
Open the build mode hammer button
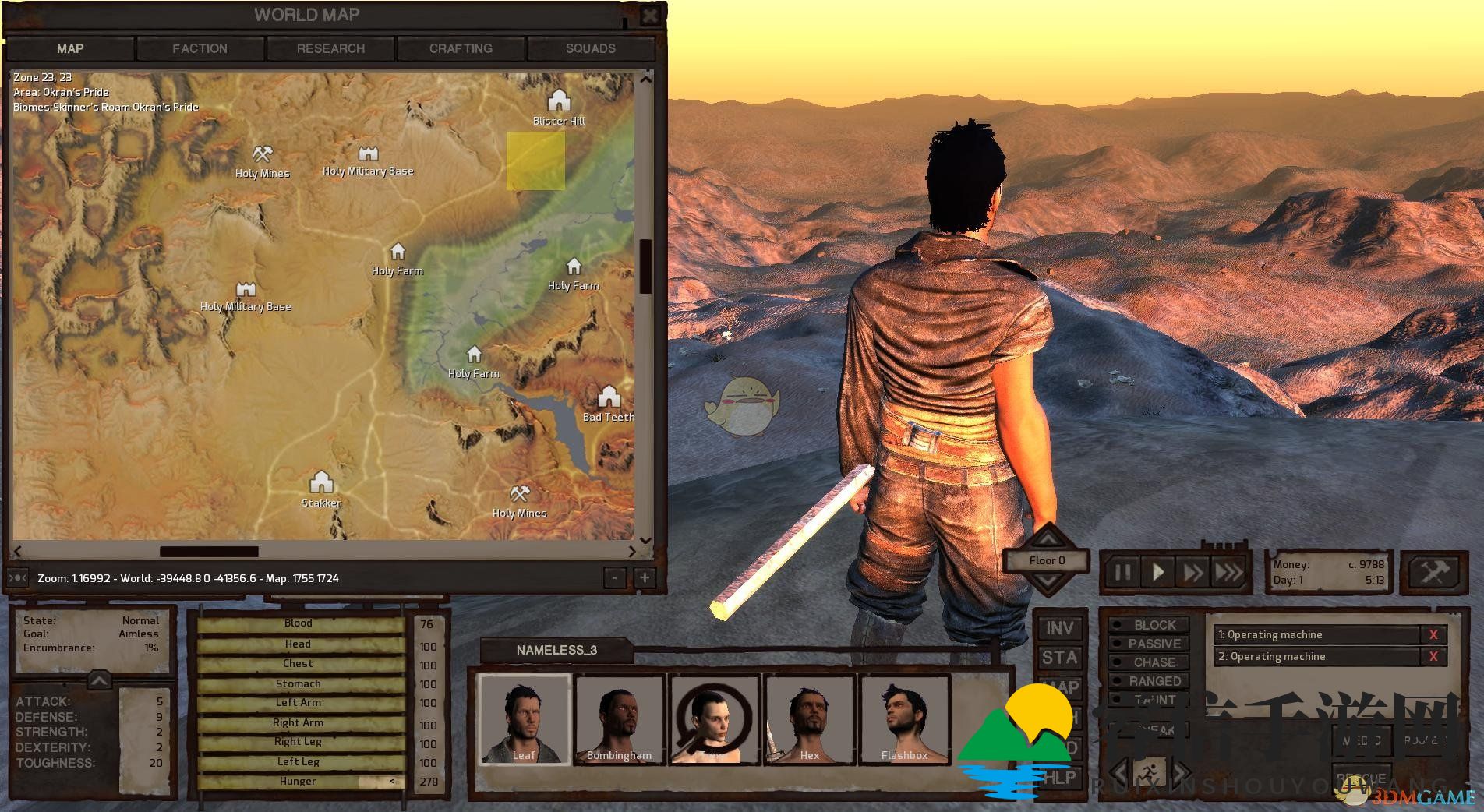click(x=1434, y=574)
